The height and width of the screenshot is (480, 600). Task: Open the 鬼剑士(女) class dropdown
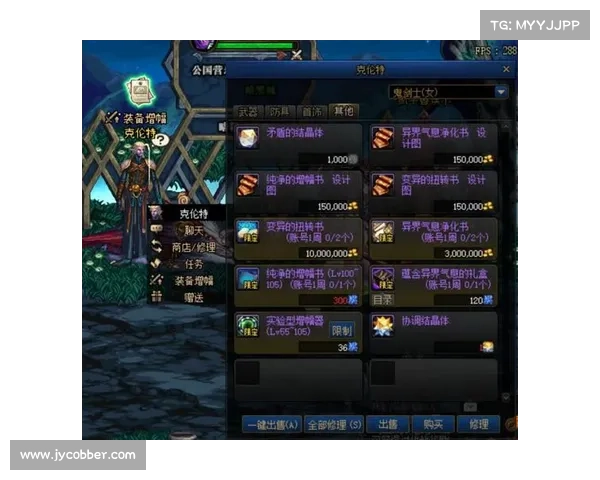448,92
